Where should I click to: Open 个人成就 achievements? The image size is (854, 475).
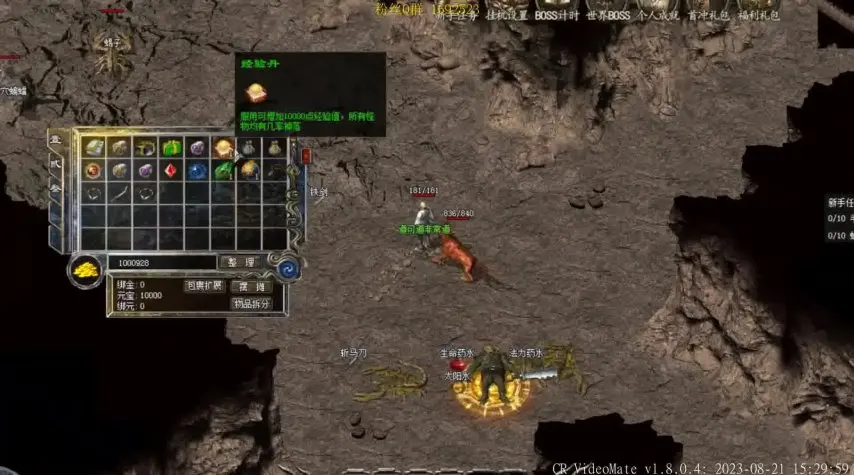click(658, 15)
